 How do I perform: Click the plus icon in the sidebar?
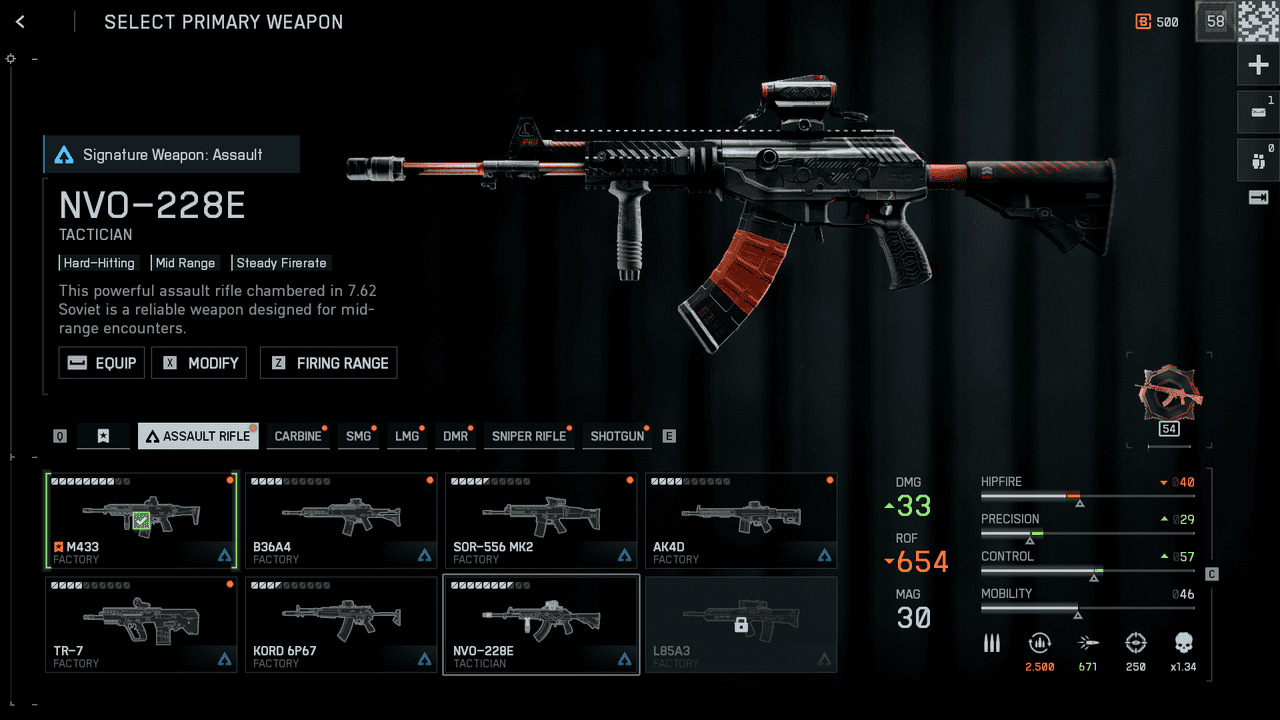[1258, 66]
